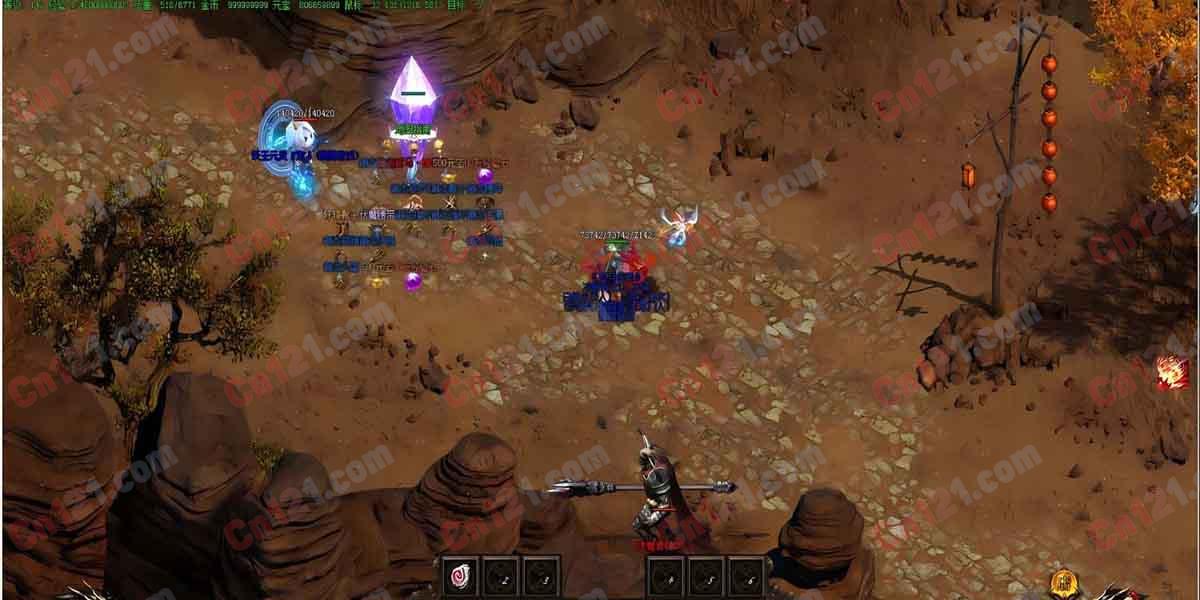Activate the red flame skill icon
This screenshot has width=1200, height=600.
[x=1172, y=372]
